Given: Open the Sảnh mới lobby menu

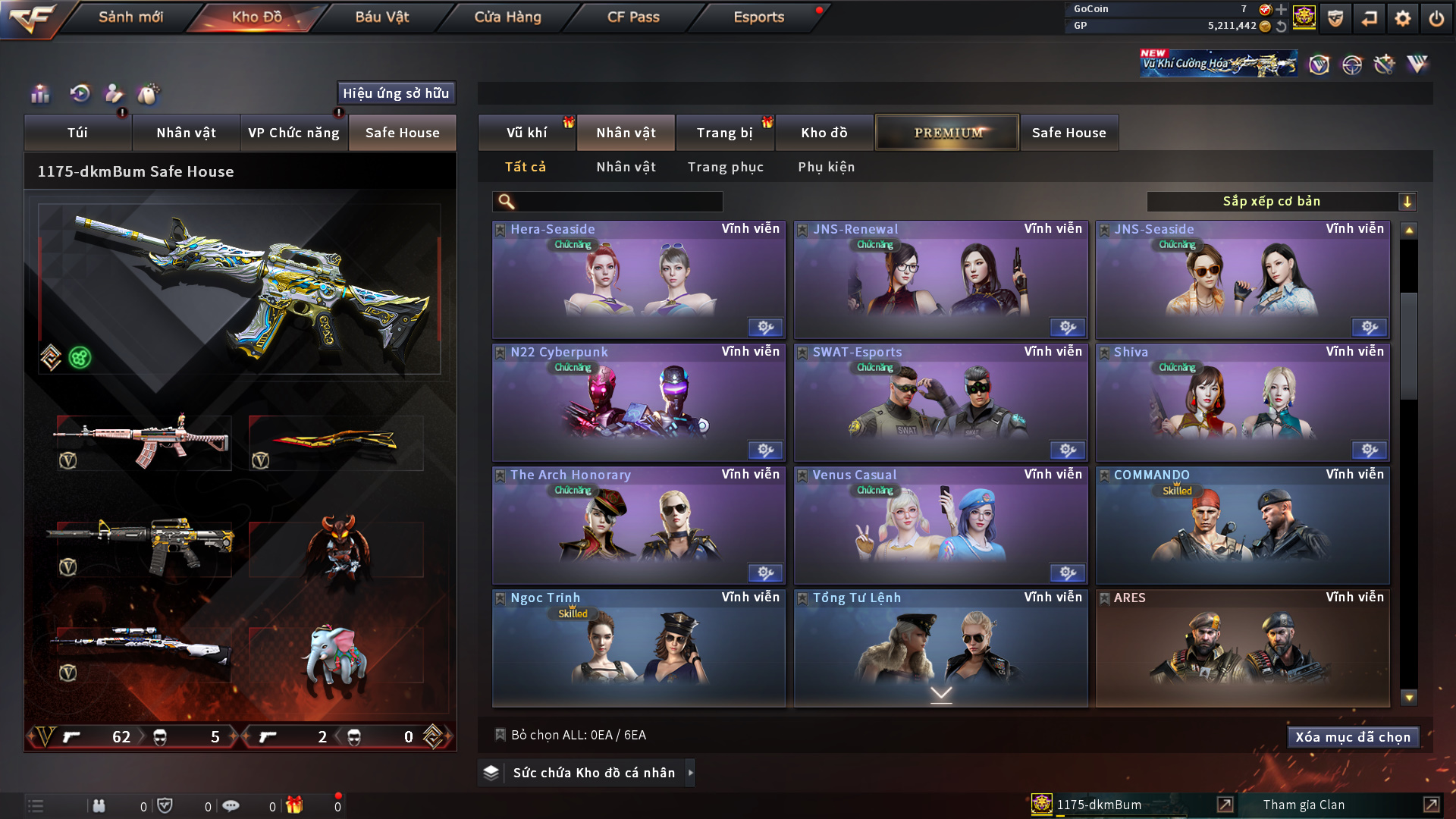Looking at the screenshot, I should 130,17.
